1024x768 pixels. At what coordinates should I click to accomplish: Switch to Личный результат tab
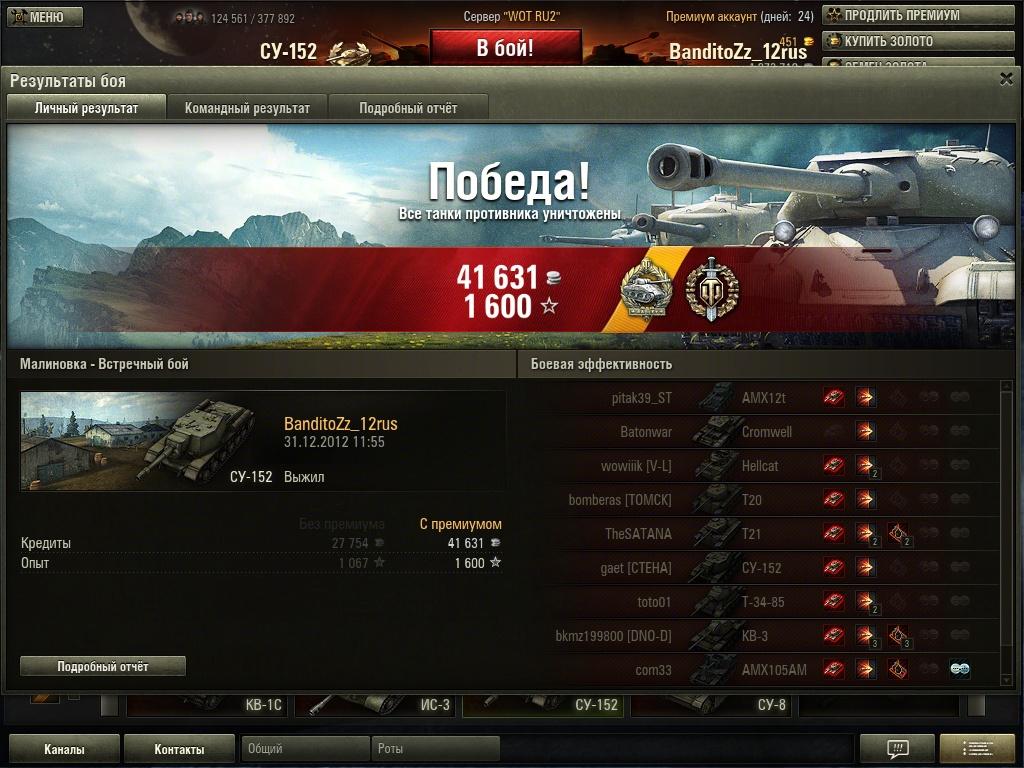pyautogui.click(x=86, y=108)
